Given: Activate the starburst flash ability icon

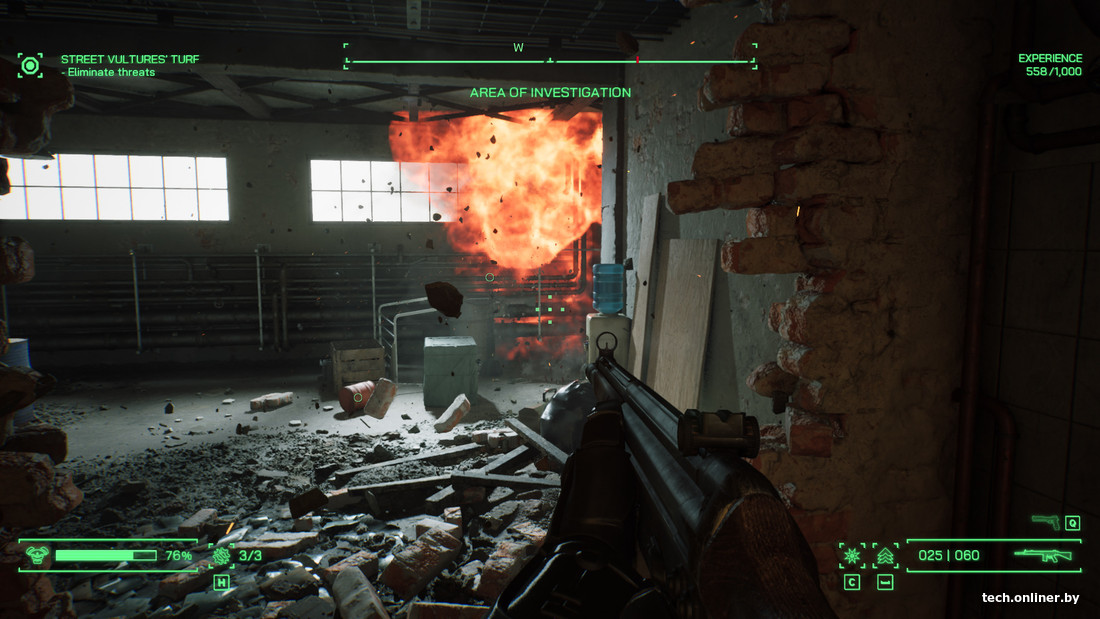Looking at the screenshot, I should coord(852,555).
